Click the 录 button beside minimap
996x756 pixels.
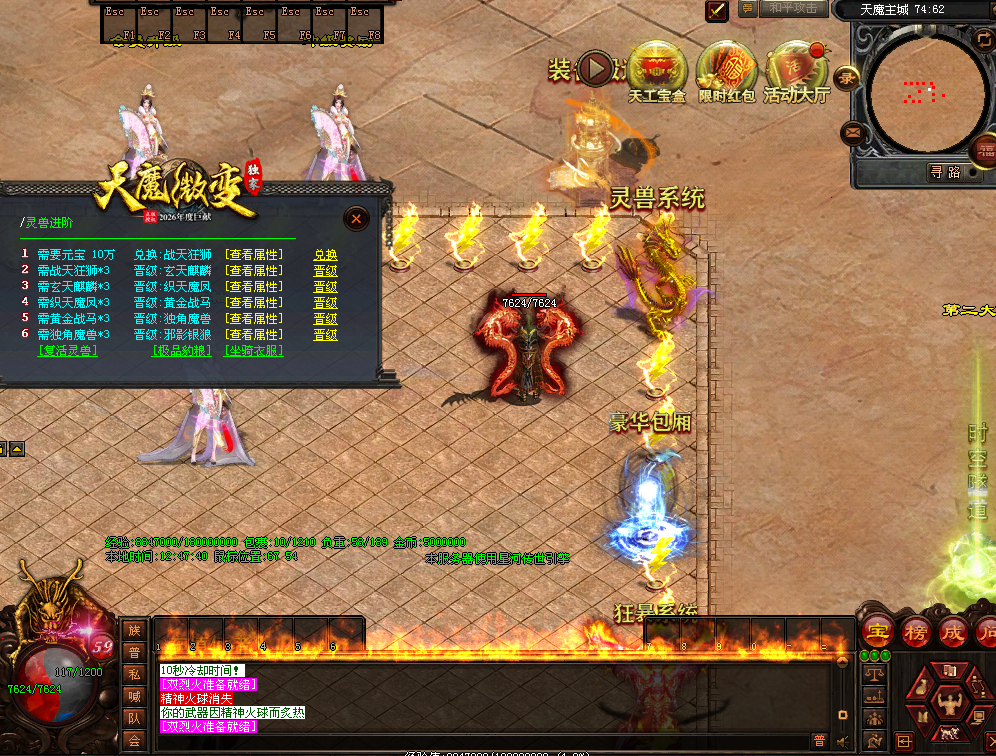(x=848, y=77)
